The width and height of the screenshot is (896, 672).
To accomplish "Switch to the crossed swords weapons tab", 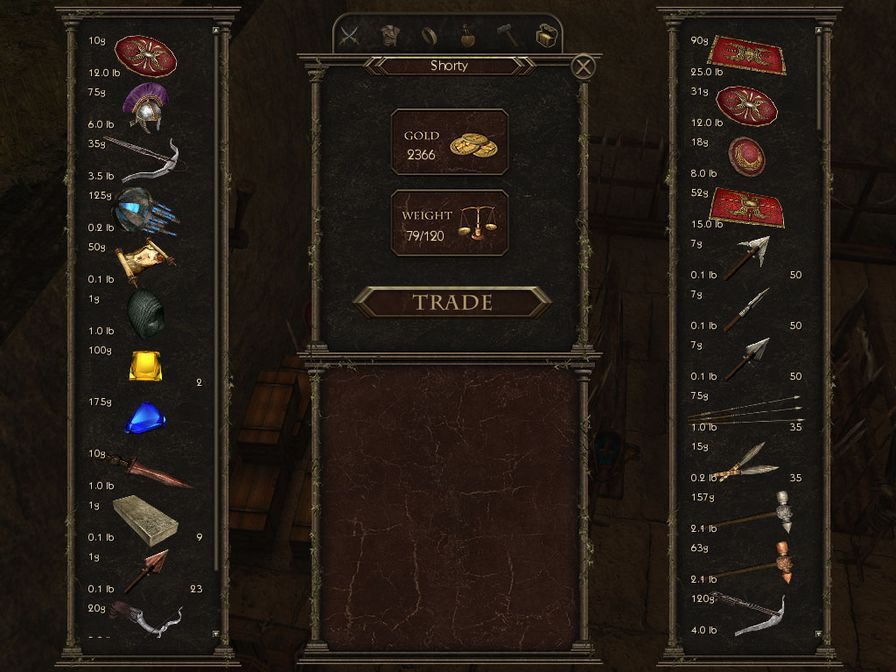I will tap(349, 36).
